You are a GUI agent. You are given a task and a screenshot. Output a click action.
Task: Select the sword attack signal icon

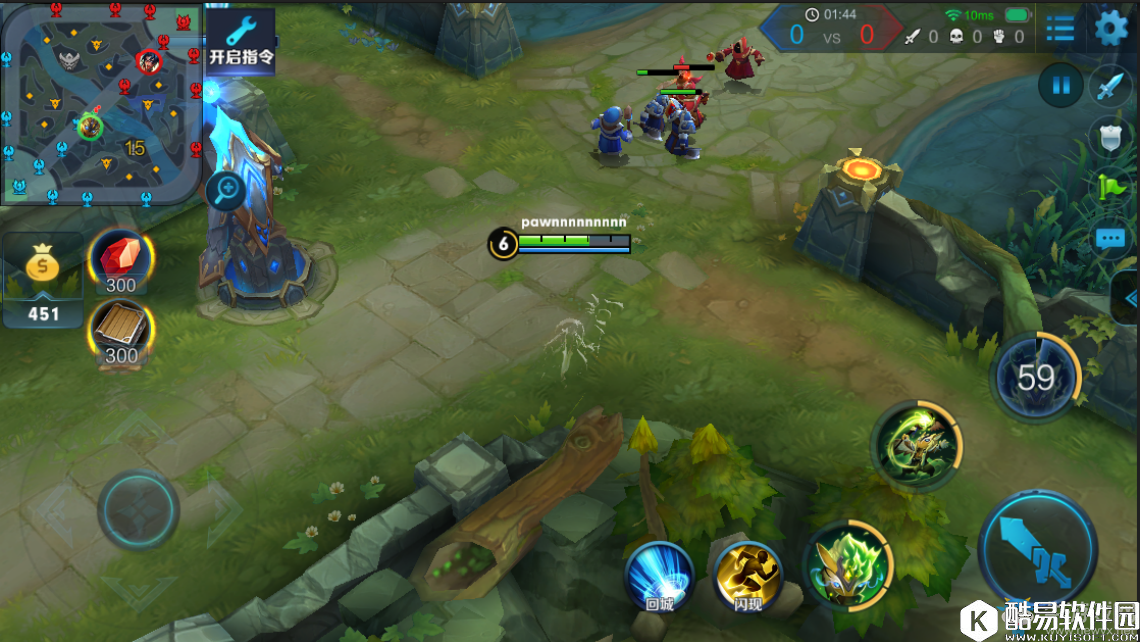[x=1110, y=87]
